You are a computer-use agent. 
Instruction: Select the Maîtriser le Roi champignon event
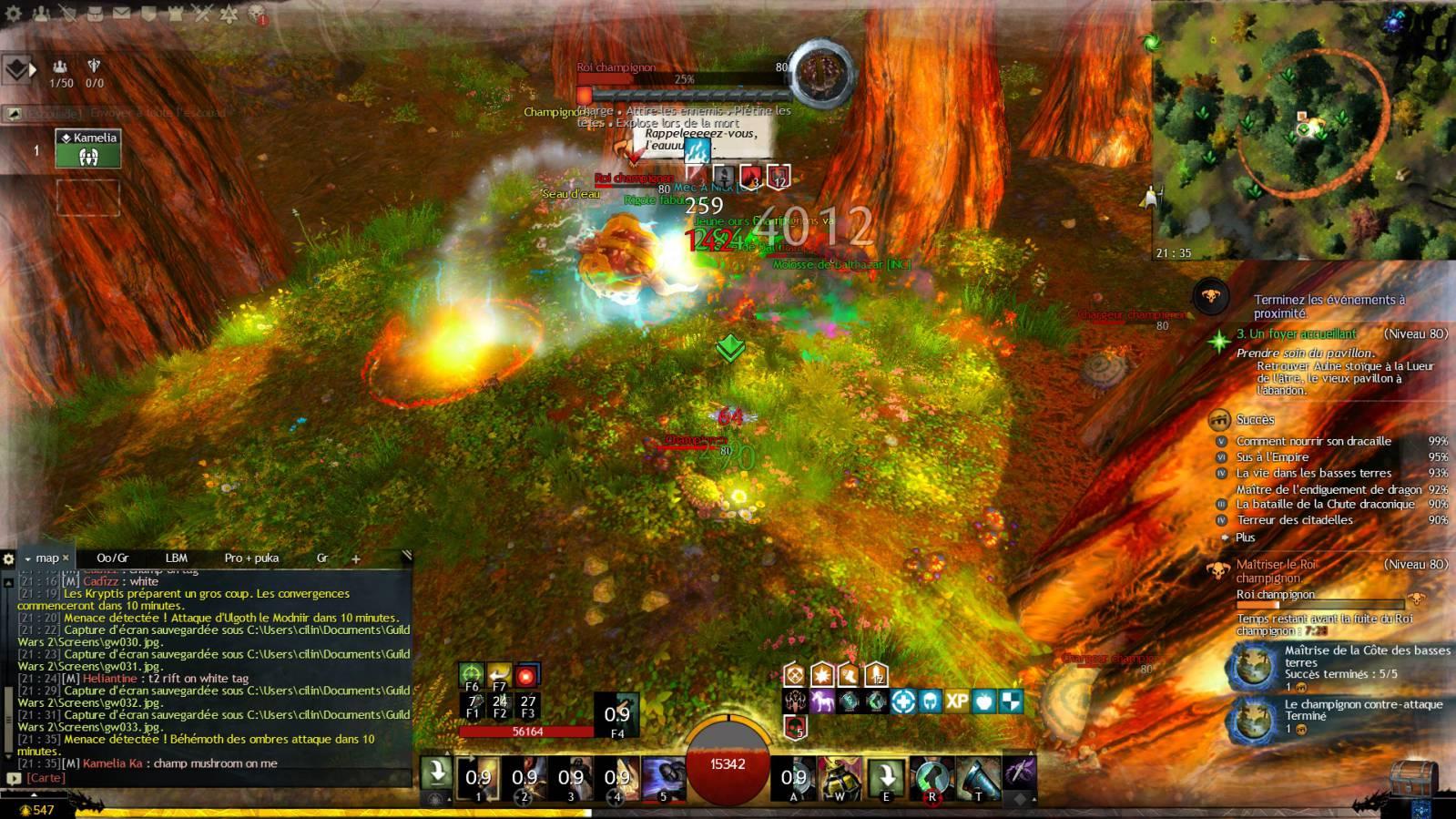tap(1276, 570)
